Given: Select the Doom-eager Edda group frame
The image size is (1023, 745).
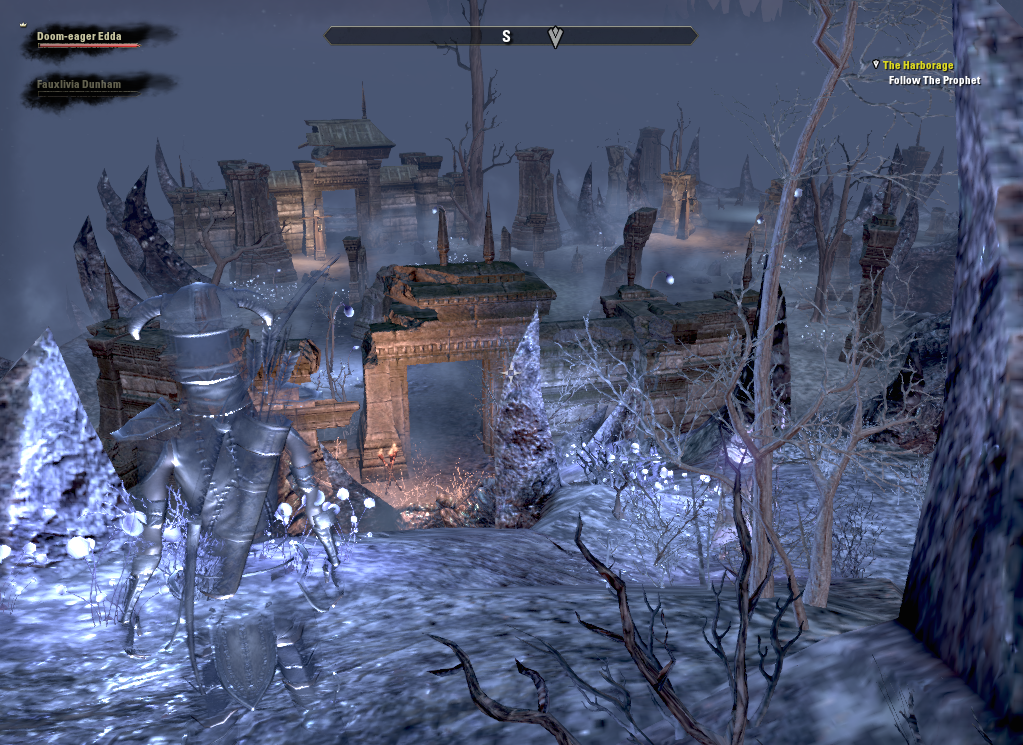Looking at the screenshot, I should (80, 37).
